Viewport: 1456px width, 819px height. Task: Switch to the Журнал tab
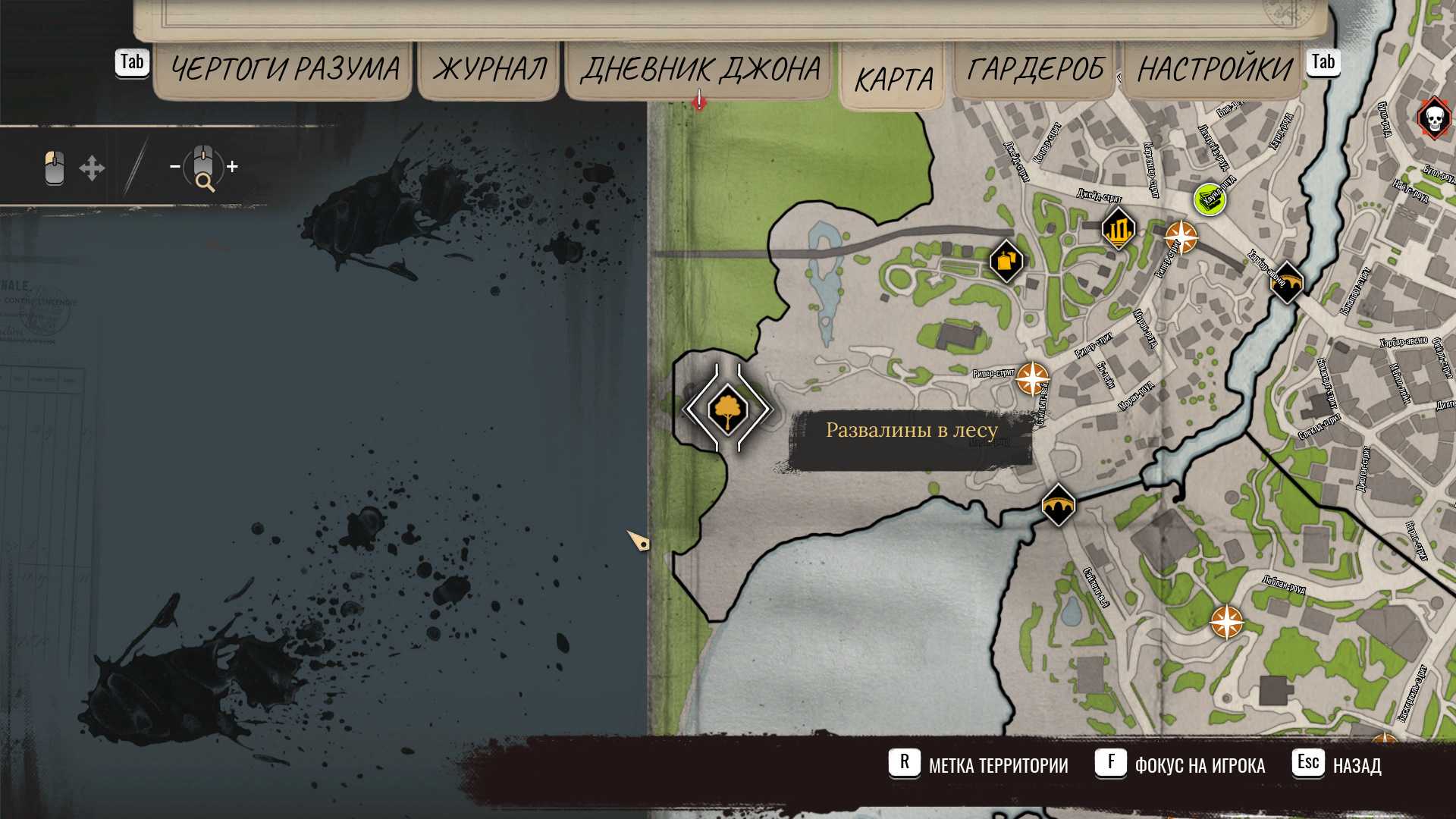click(x=490, y=70)
